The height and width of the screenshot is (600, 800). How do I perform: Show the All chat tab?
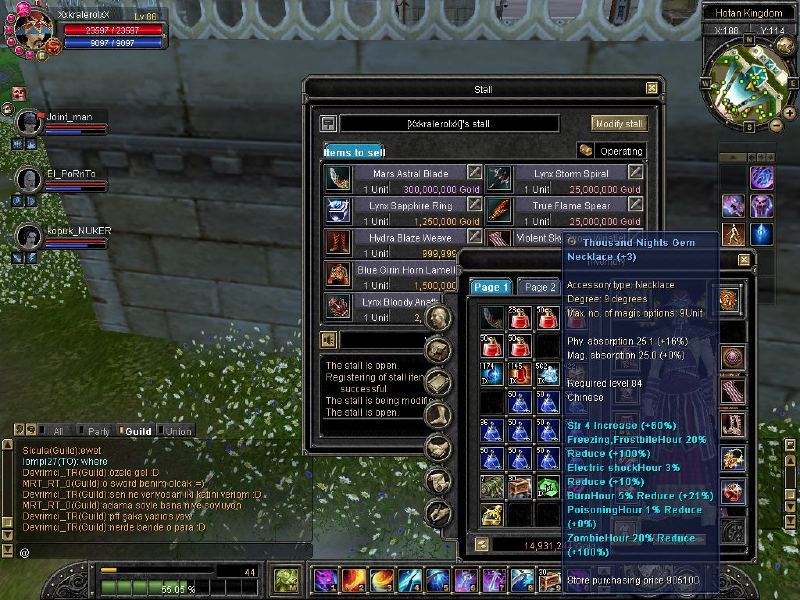[58, 431]
